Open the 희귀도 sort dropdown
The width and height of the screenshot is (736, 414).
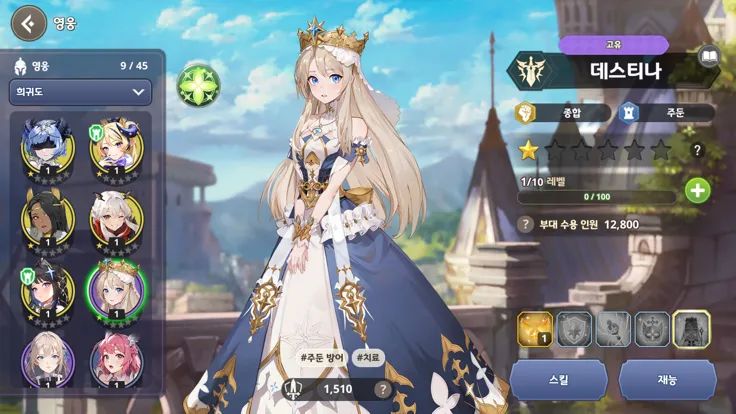79,92
